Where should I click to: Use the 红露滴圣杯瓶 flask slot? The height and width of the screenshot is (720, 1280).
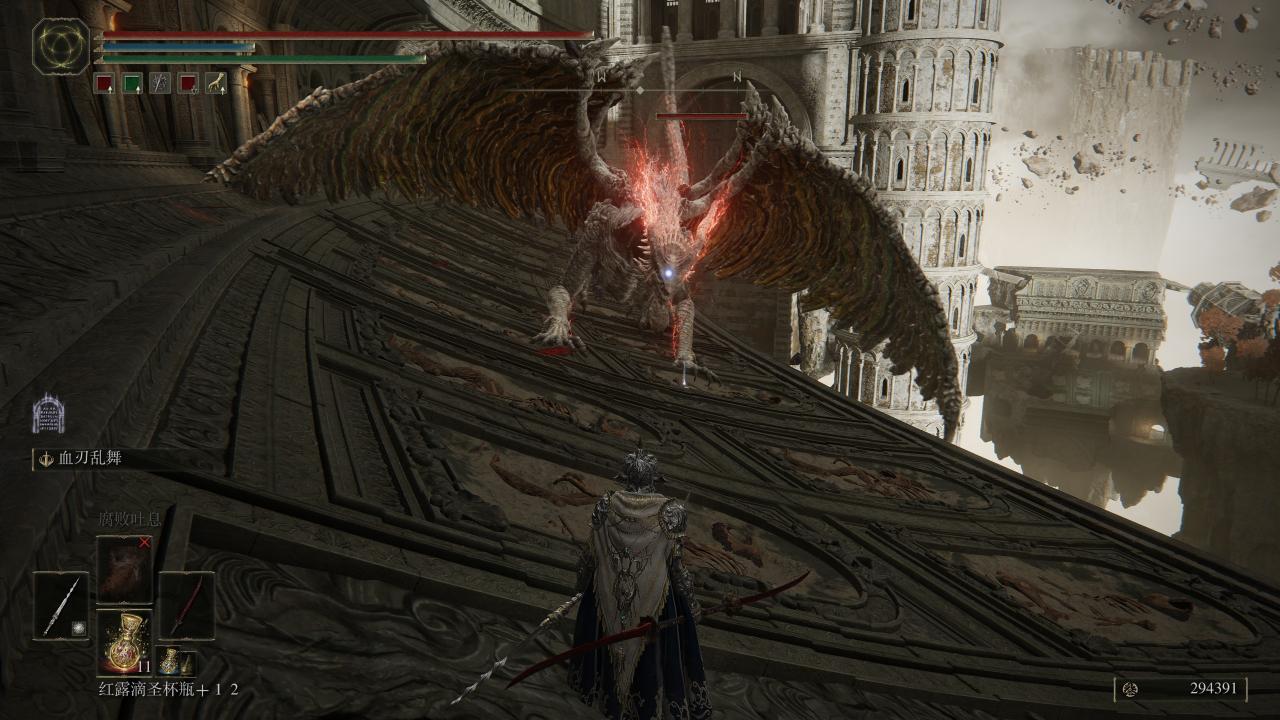pos(124,641)
